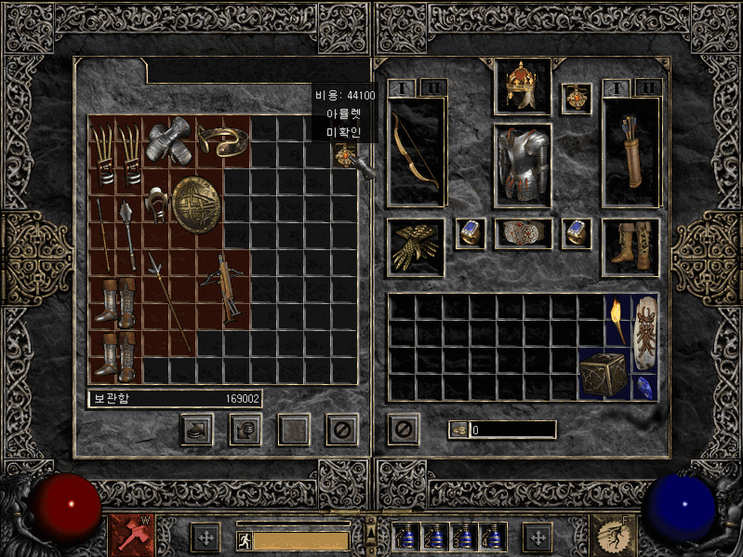This screenshot has width=743, height=557.
Task: Click the equipped golden gloves slot
Action: coord(415,246)
